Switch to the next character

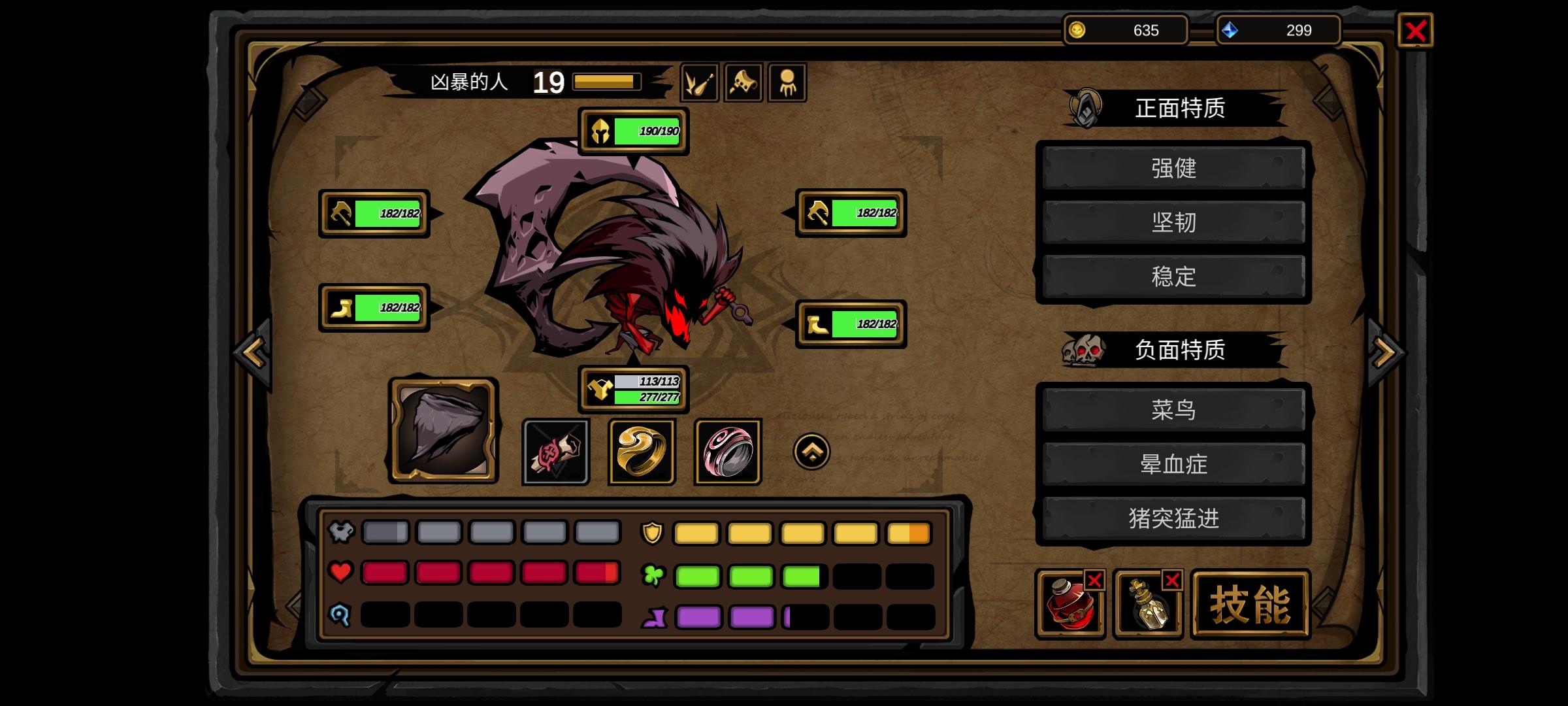(1385, 353)
